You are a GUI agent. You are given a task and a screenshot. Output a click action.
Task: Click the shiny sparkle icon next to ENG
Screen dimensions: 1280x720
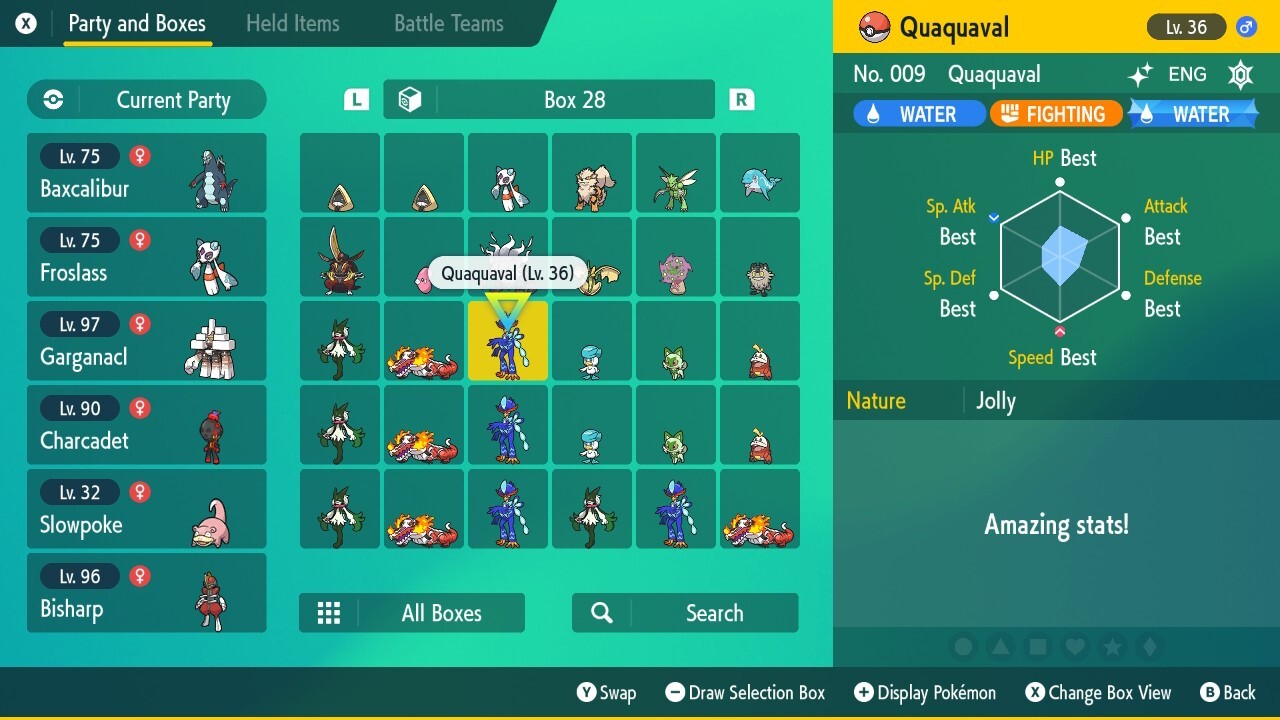[1143, 74]
